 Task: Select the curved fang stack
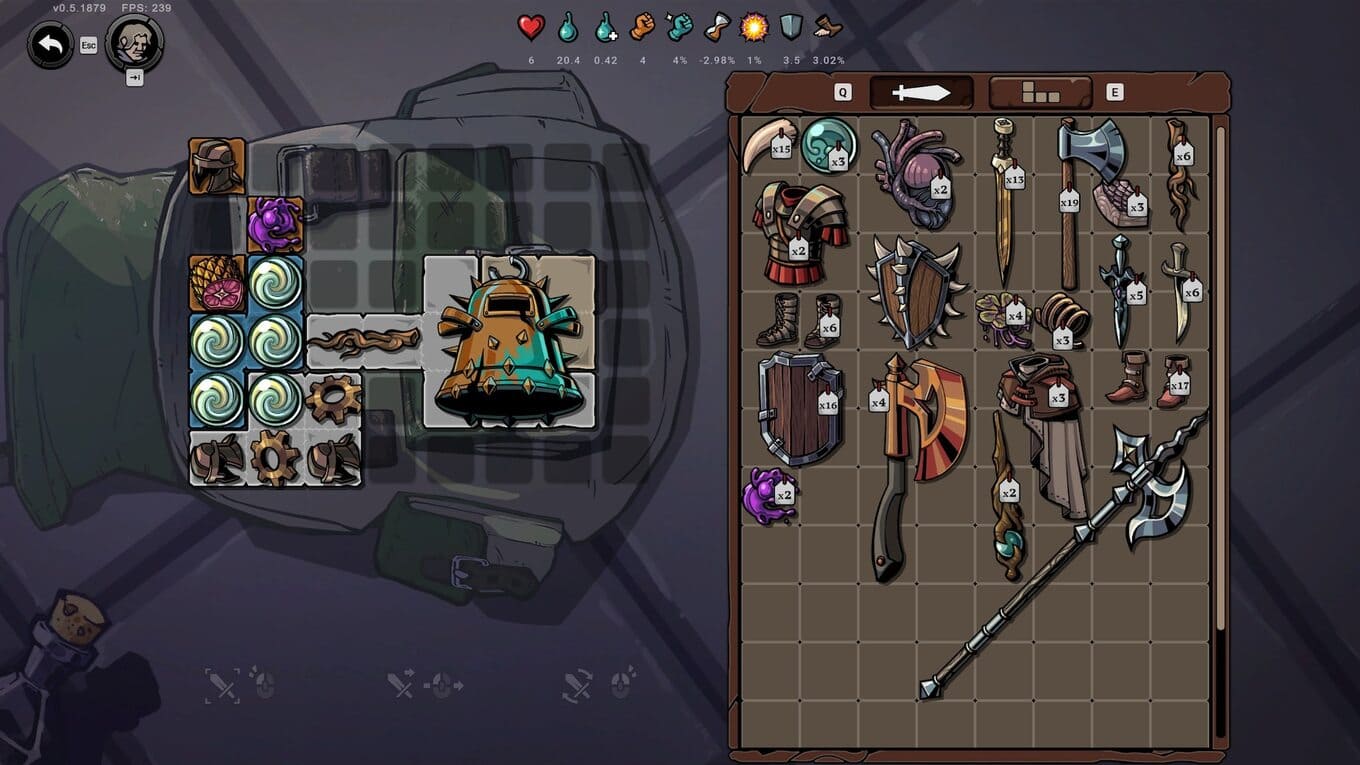pos(768,145)
